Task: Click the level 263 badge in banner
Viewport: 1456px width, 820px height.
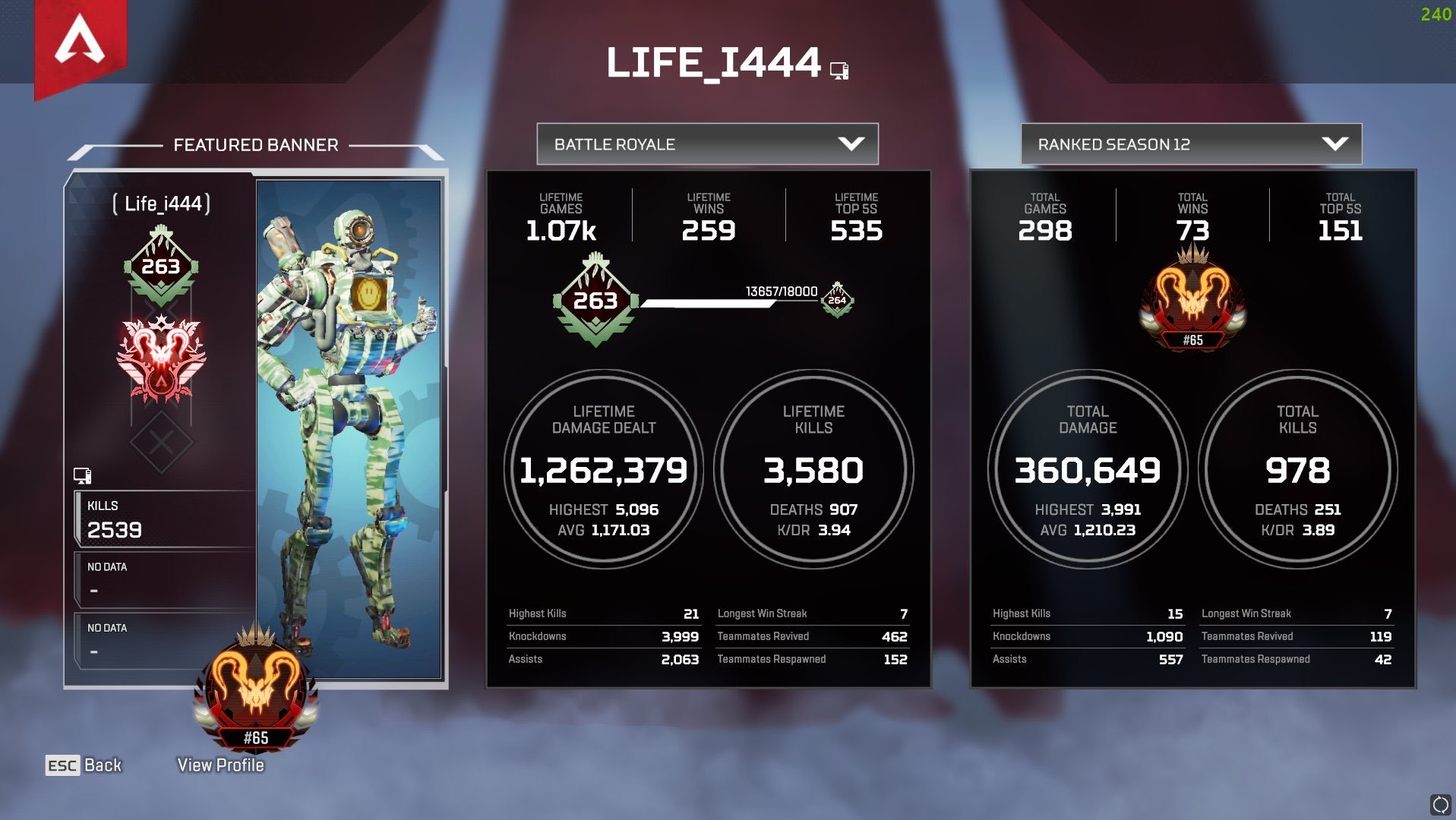Action: tap(161, 266)
